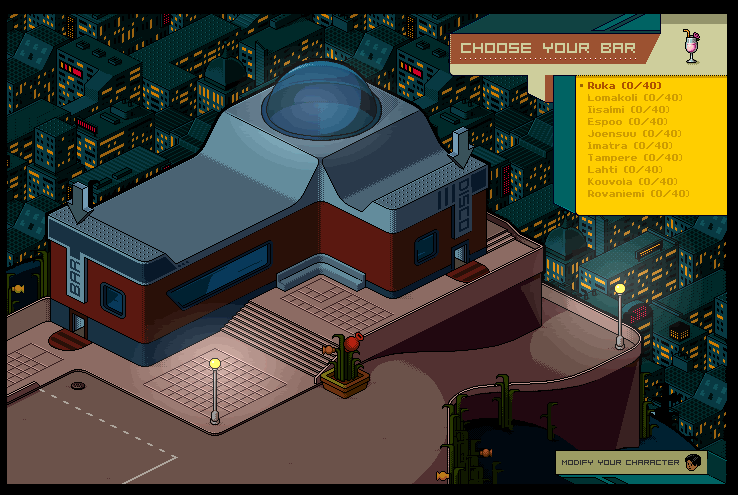Choose the Lomakoli bar entry
This screenshot has height=495, width=738.
click(635, 98)
